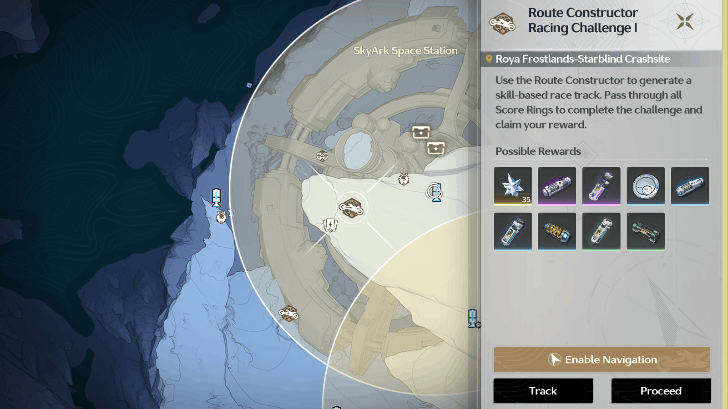
Task: Inspect the gold coil cylinder reward
Action: [557, 231]
